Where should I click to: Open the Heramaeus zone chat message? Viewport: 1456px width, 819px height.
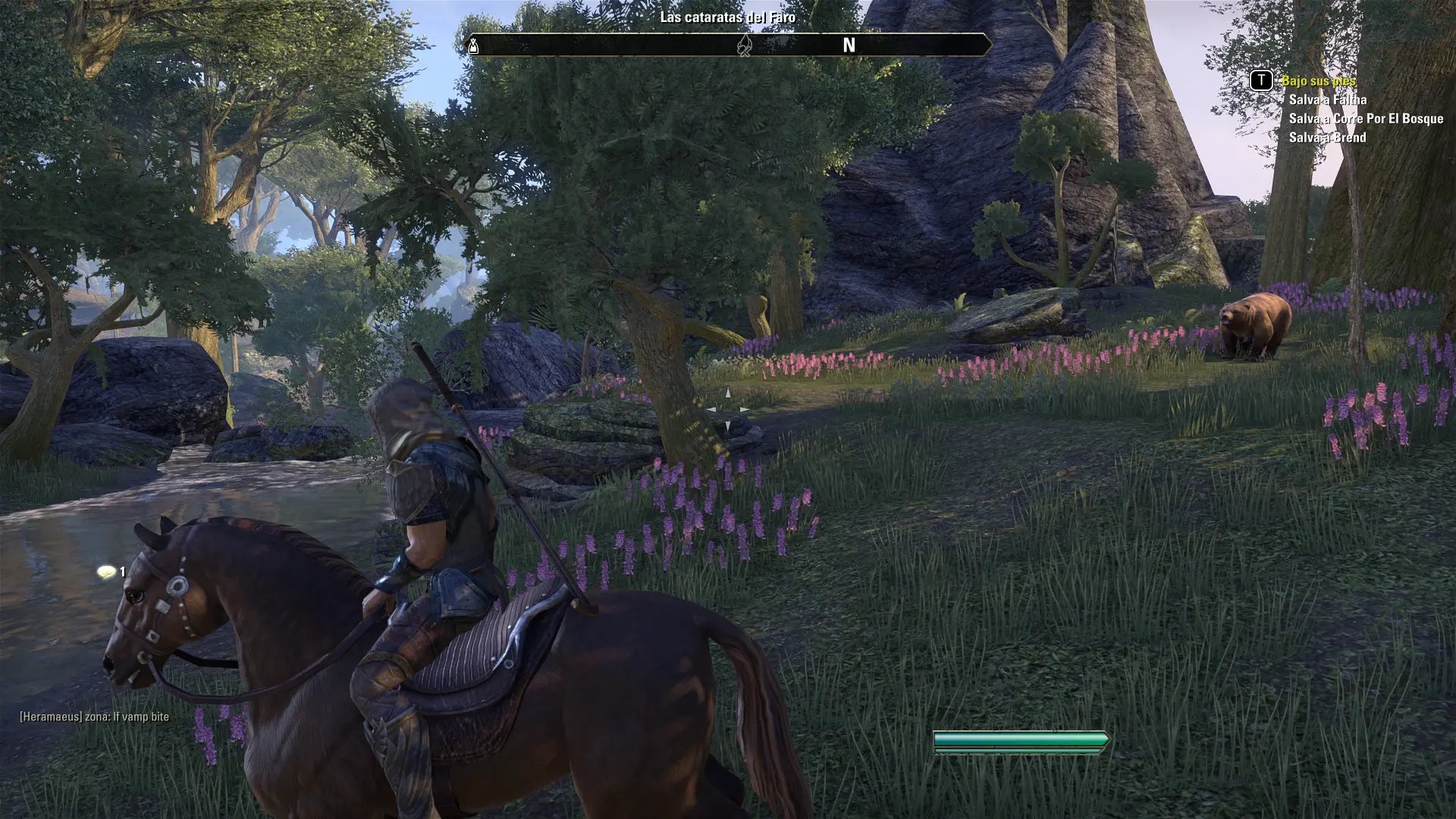[94, 717]
